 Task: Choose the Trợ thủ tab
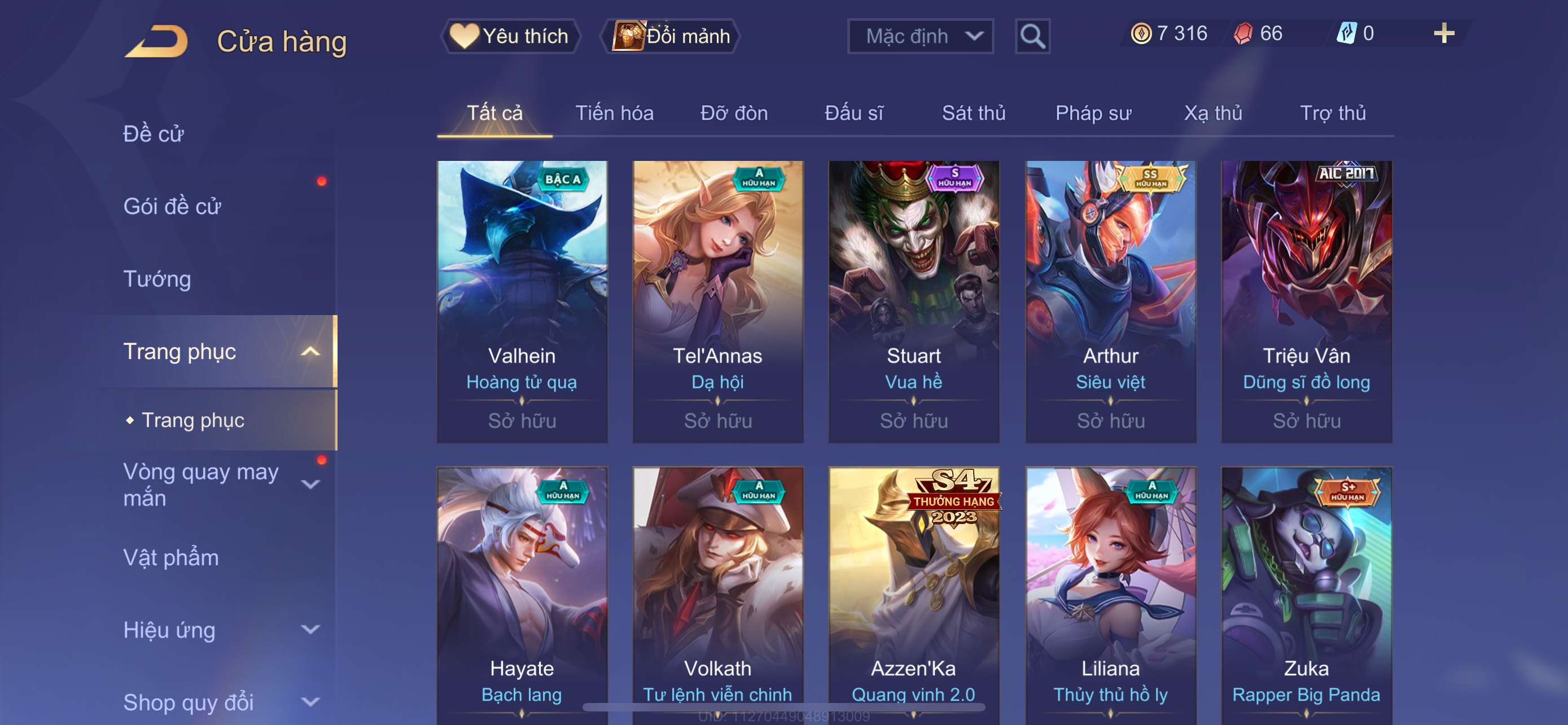pyautogui.click(x=1333, y=113)
